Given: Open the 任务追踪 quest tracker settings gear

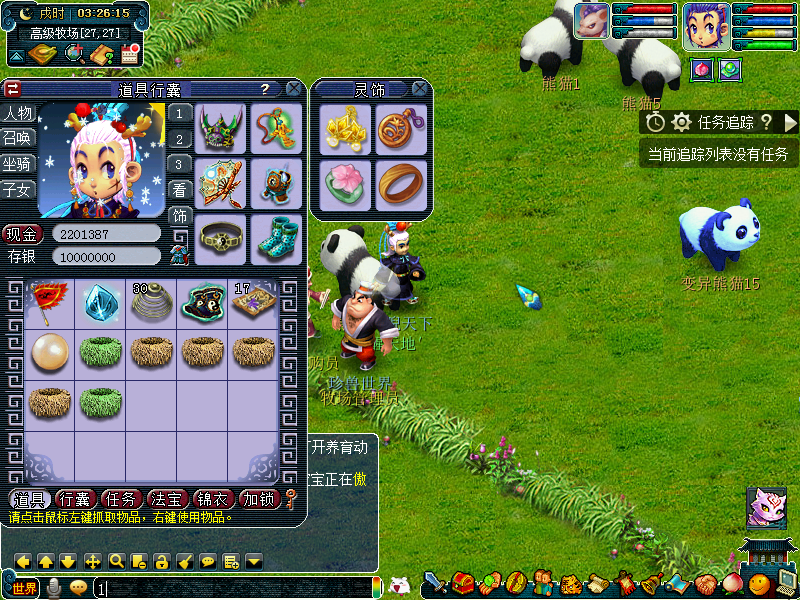Looking at the screenshot, I should [x=682, y=122].
